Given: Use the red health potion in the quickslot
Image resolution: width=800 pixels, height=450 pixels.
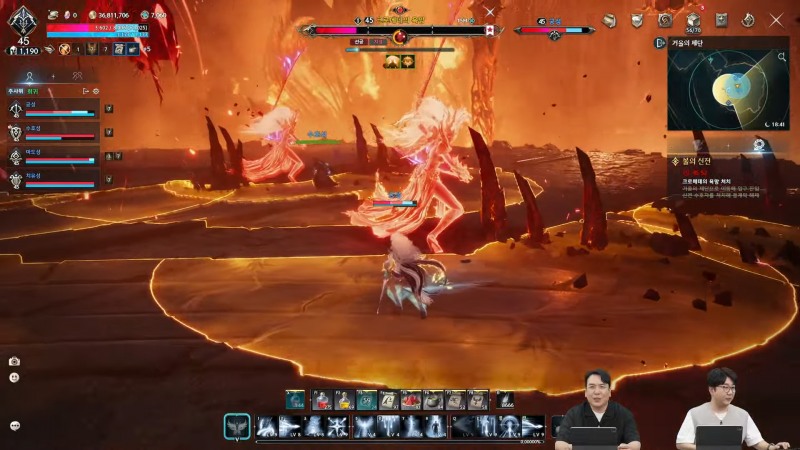Looking at the screenshot, I should [321, 400].
